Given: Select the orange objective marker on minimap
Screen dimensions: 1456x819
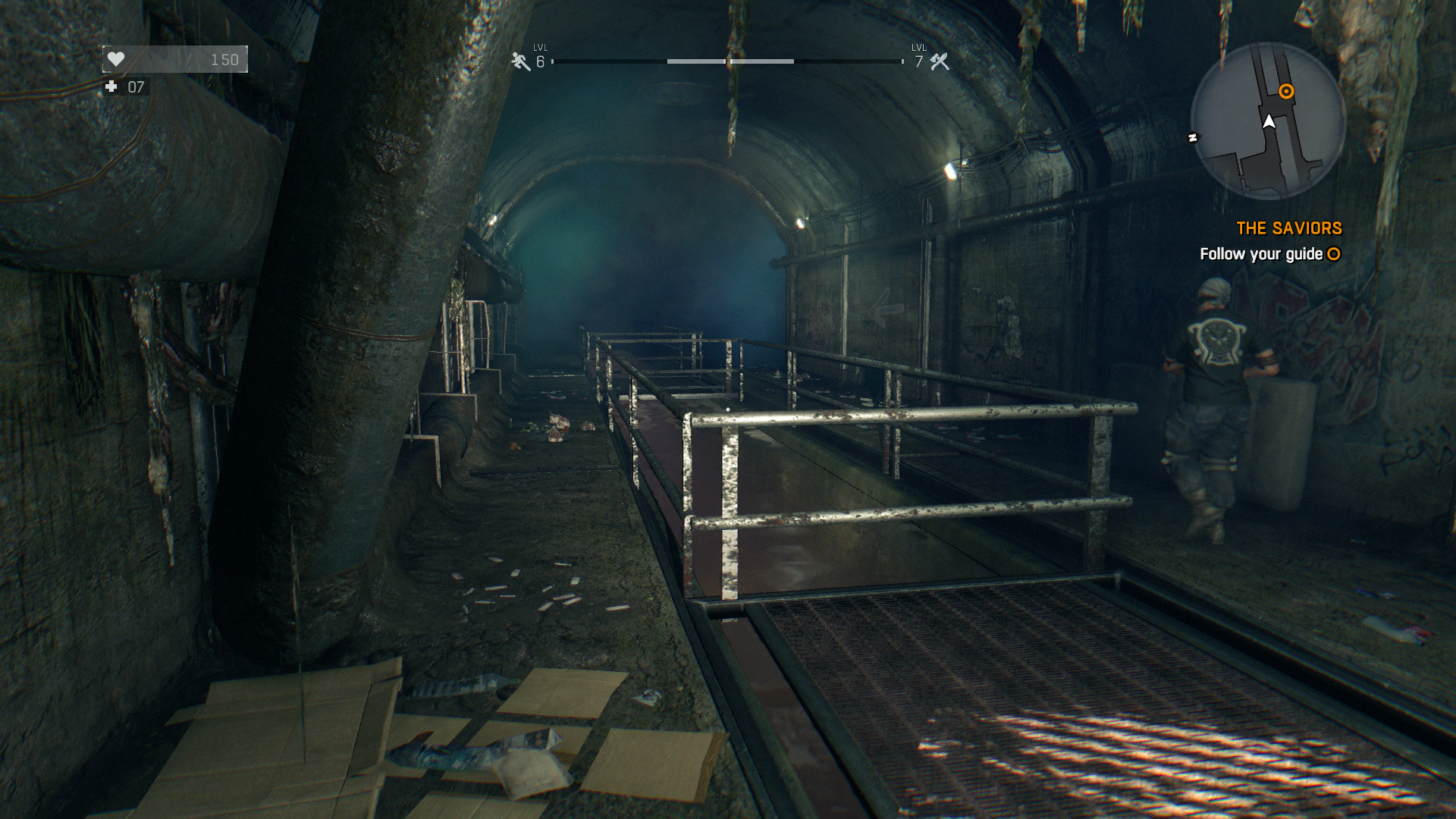Looking at the screenshot, I should coord(1286,92).
